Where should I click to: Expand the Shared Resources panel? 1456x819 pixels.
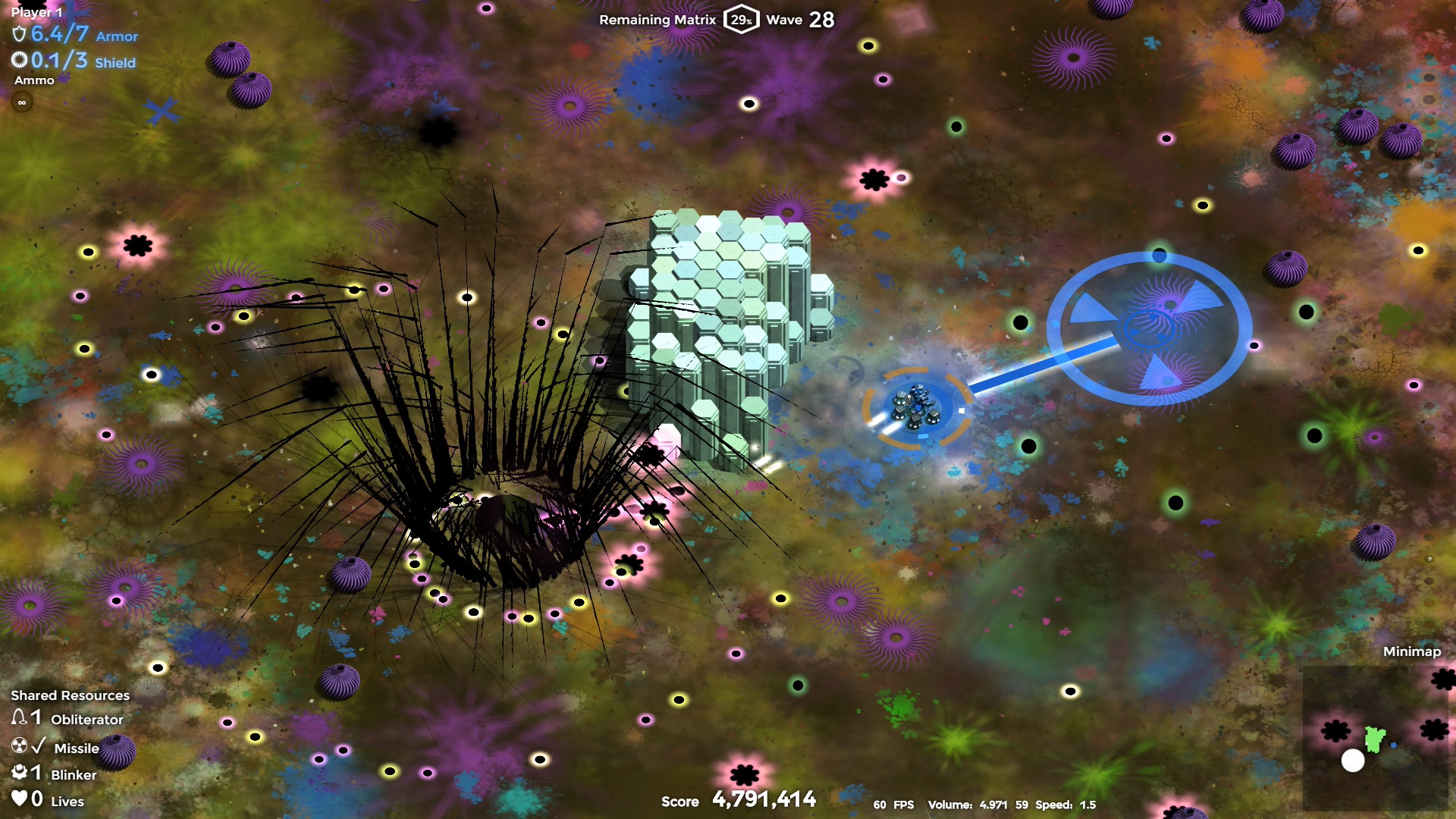[x=71, y=695]
